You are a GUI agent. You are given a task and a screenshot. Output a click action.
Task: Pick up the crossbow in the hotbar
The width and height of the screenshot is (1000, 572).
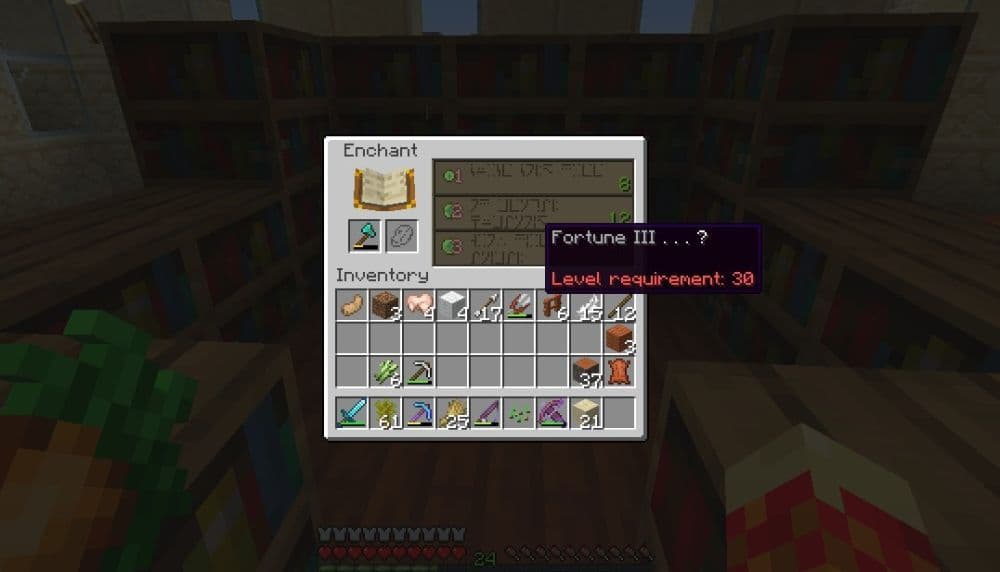coord(553,412)
